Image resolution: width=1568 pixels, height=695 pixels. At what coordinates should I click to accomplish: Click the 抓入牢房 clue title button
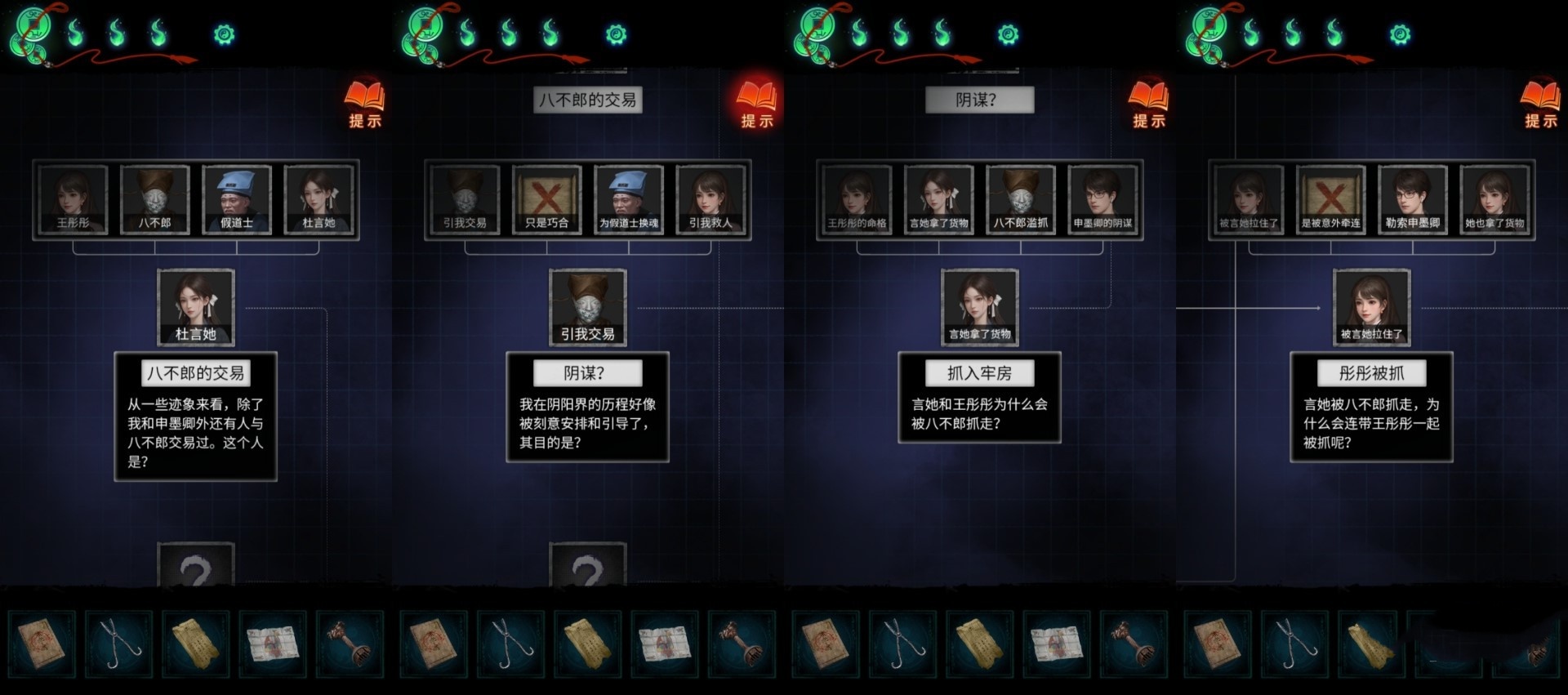pos(979,372)
